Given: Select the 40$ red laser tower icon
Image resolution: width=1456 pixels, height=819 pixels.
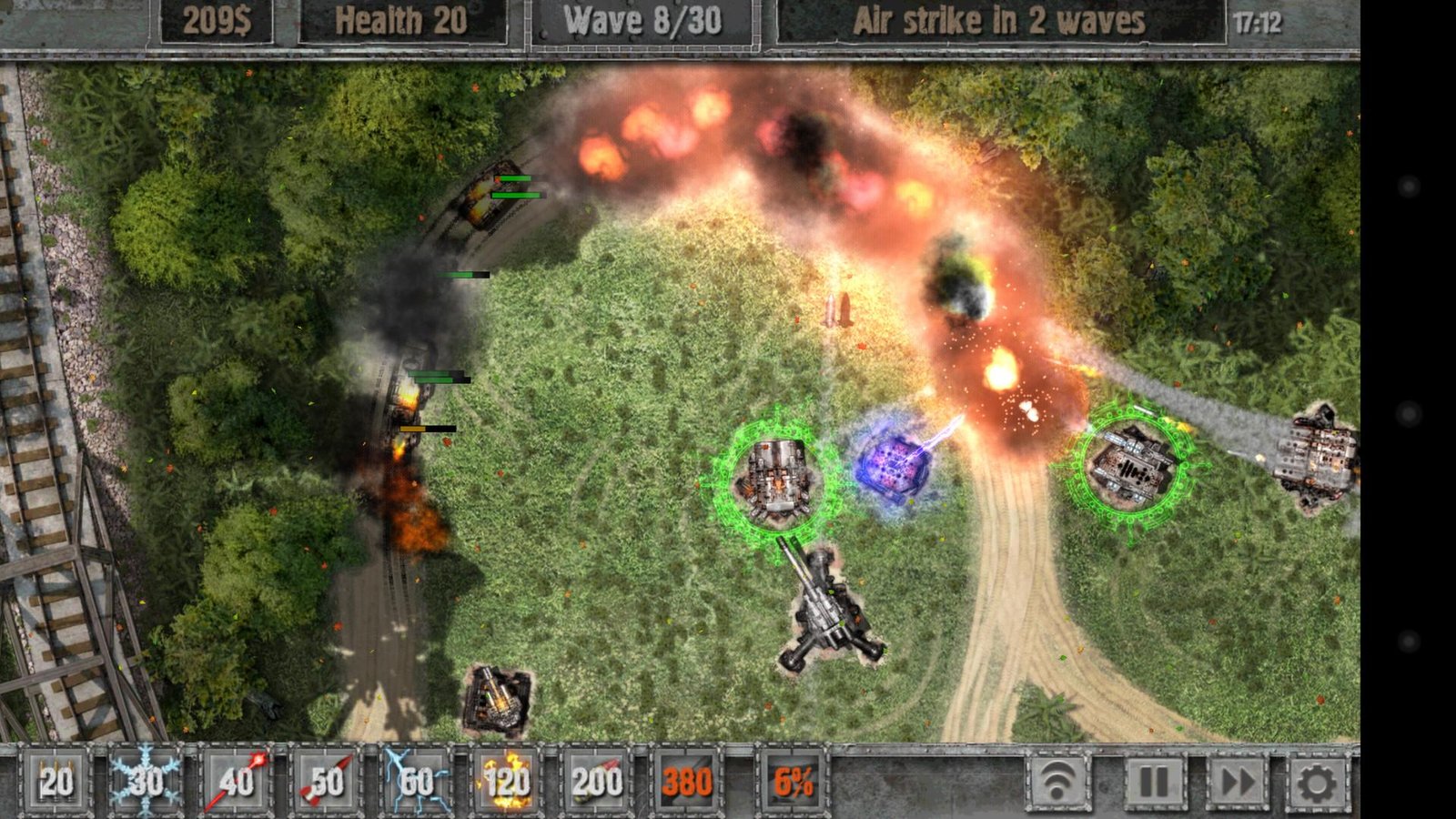Looking at the screenshot, I should (237, 779).
